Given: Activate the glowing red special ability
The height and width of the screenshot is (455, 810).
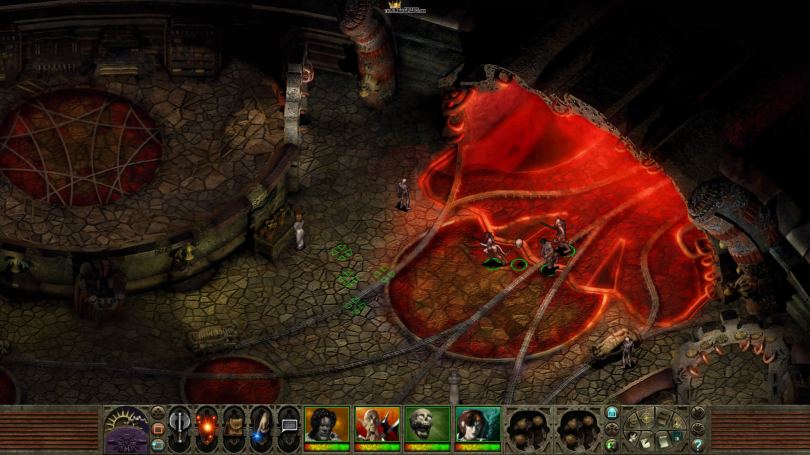Looking at the screenshot, I should [x=208, y=424].
